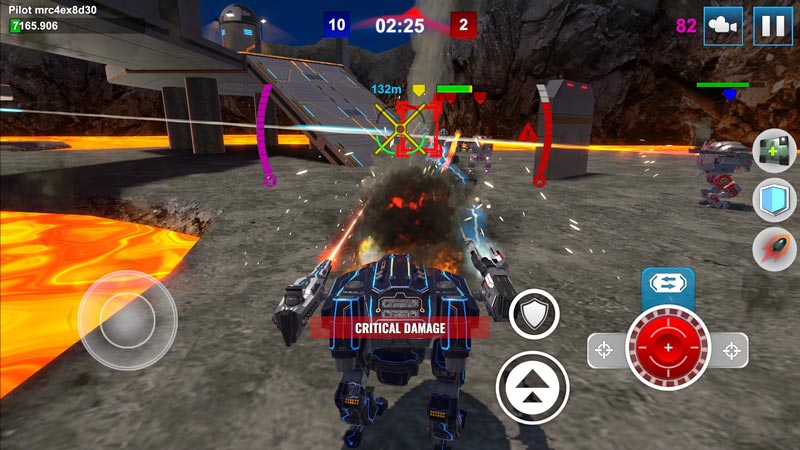Activate the blue energy shield item
The width and height of the screenshot is (800, 450).
coord(774,199)
